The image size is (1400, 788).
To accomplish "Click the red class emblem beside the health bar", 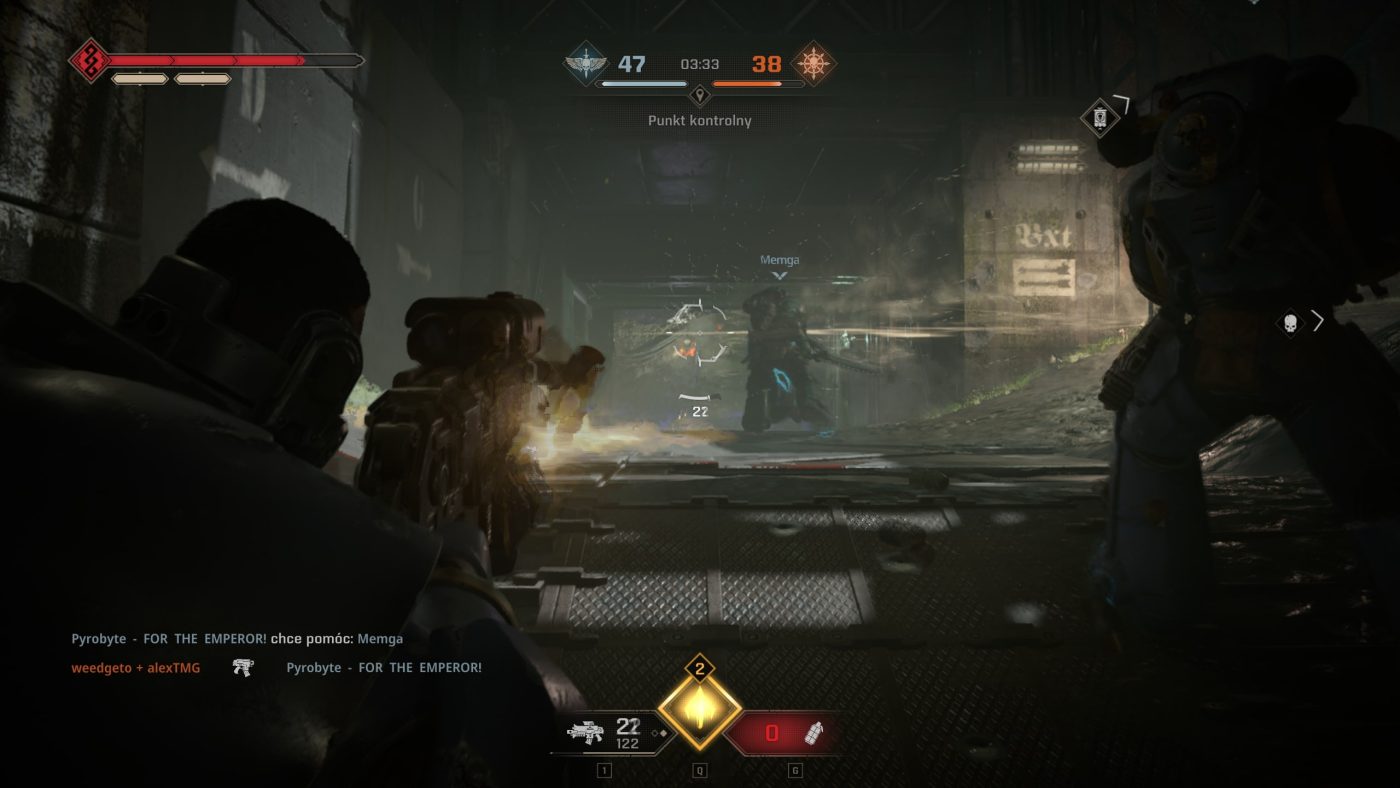I will 88,61.
